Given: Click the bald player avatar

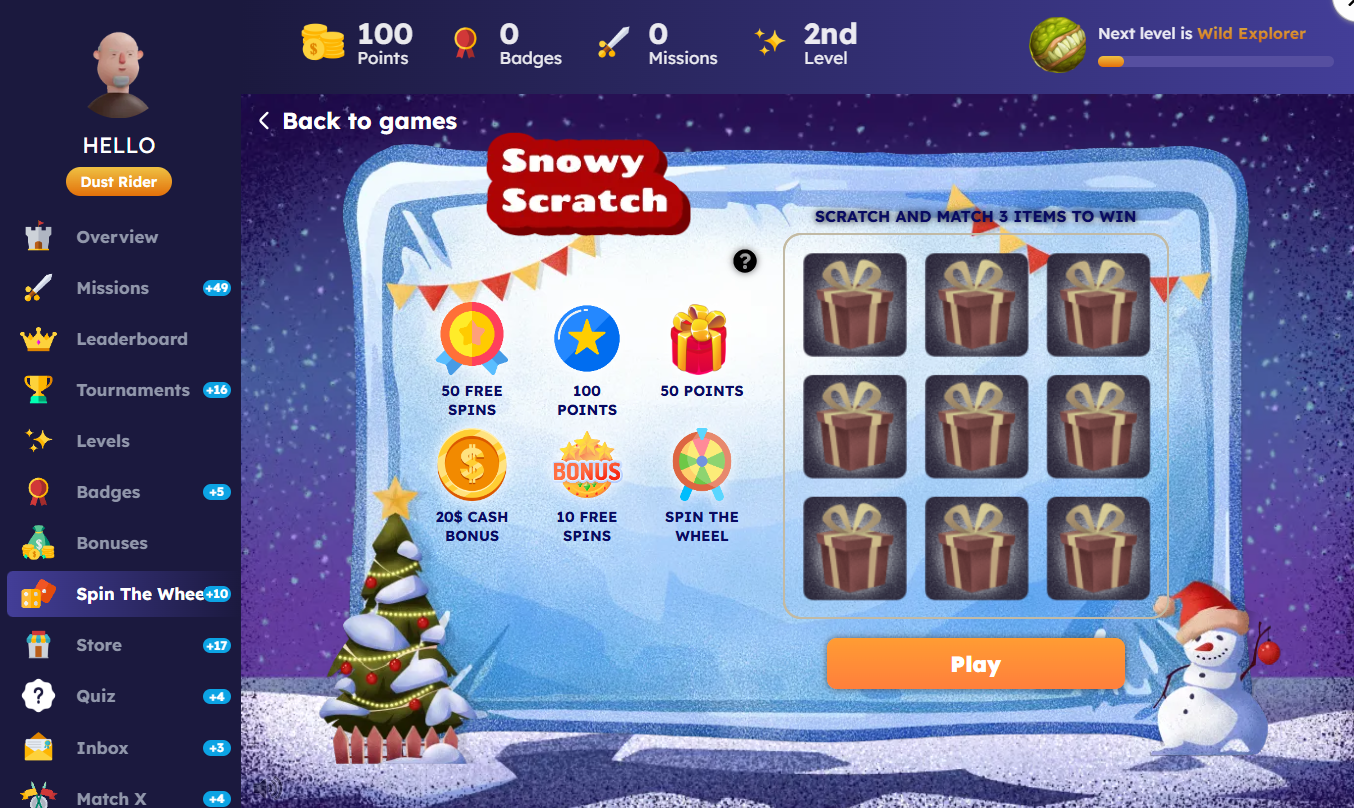Looking at the screenshot, I should pyautogui.click(x=118, y=75).
